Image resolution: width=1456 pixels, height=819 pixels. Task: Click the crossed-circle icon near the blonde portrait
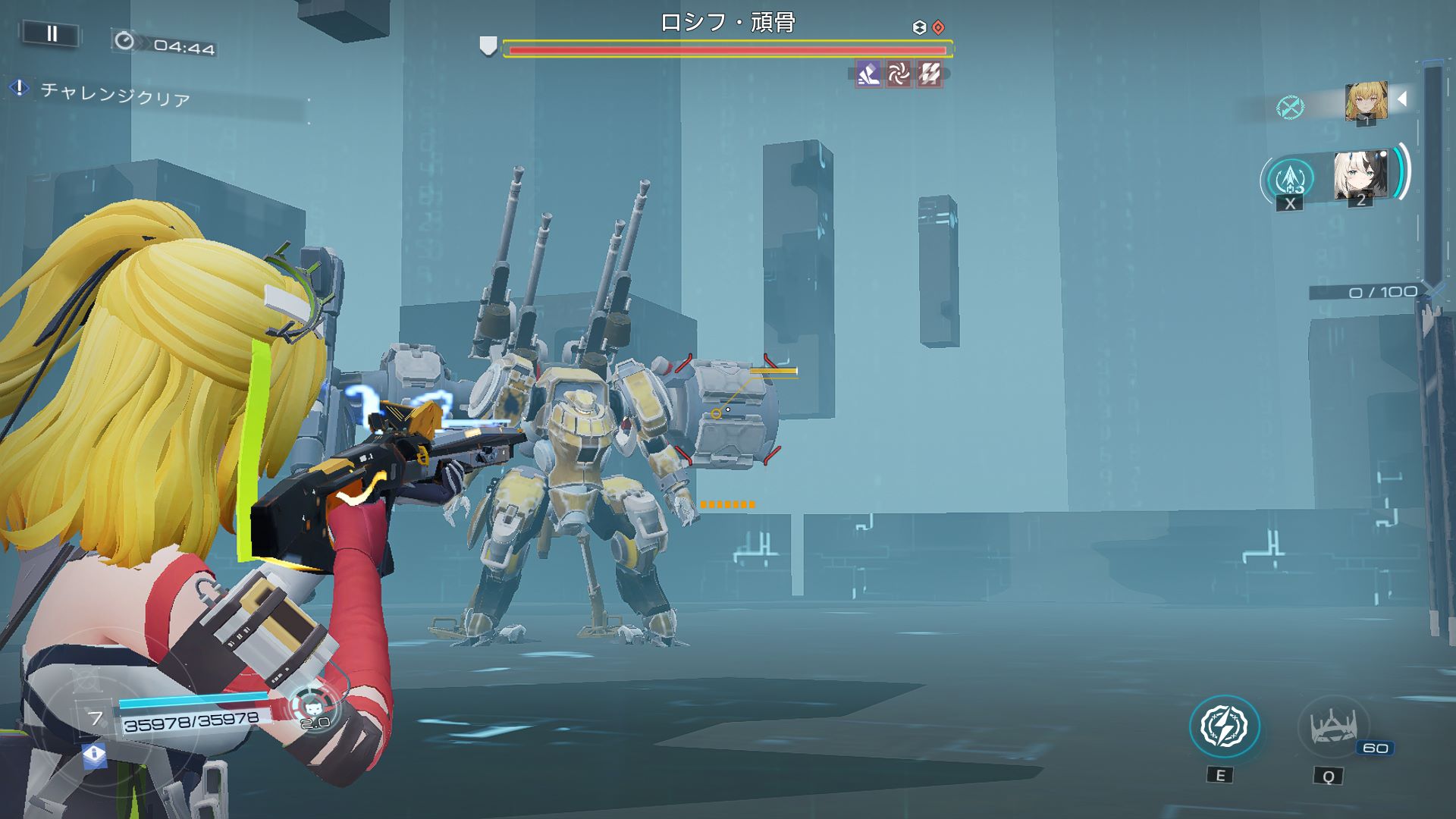tap(1290, 107)
